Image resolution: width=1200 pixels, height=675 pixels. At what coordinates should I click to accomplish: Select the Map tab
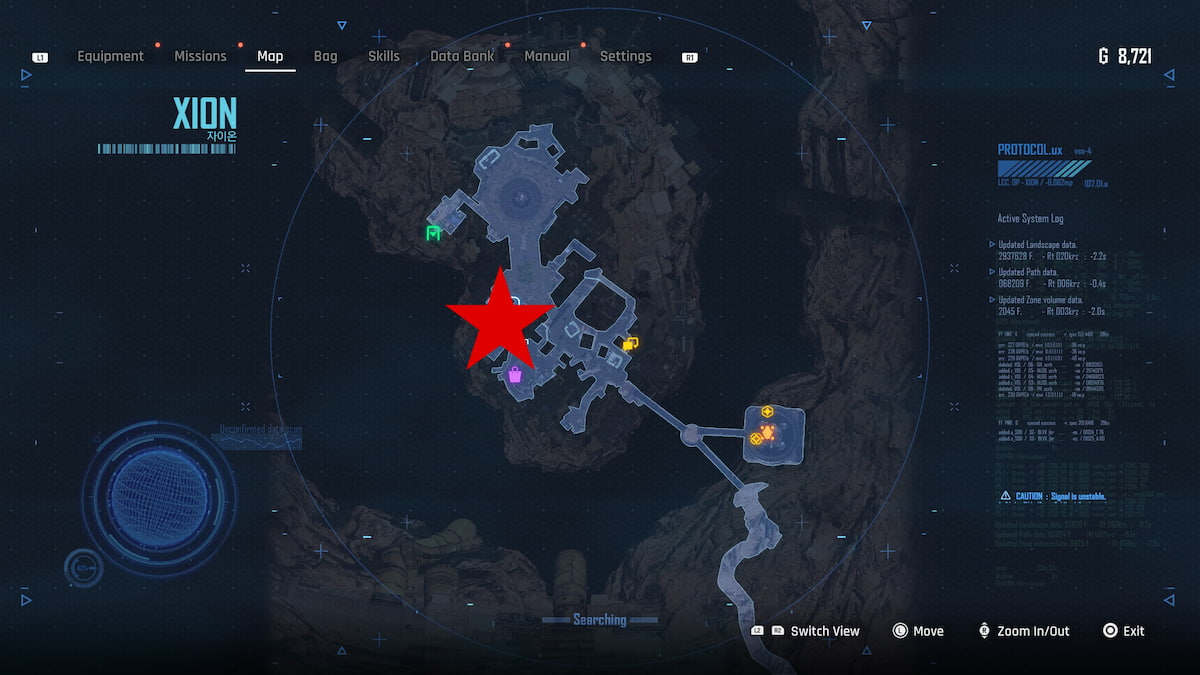(270, 56)
